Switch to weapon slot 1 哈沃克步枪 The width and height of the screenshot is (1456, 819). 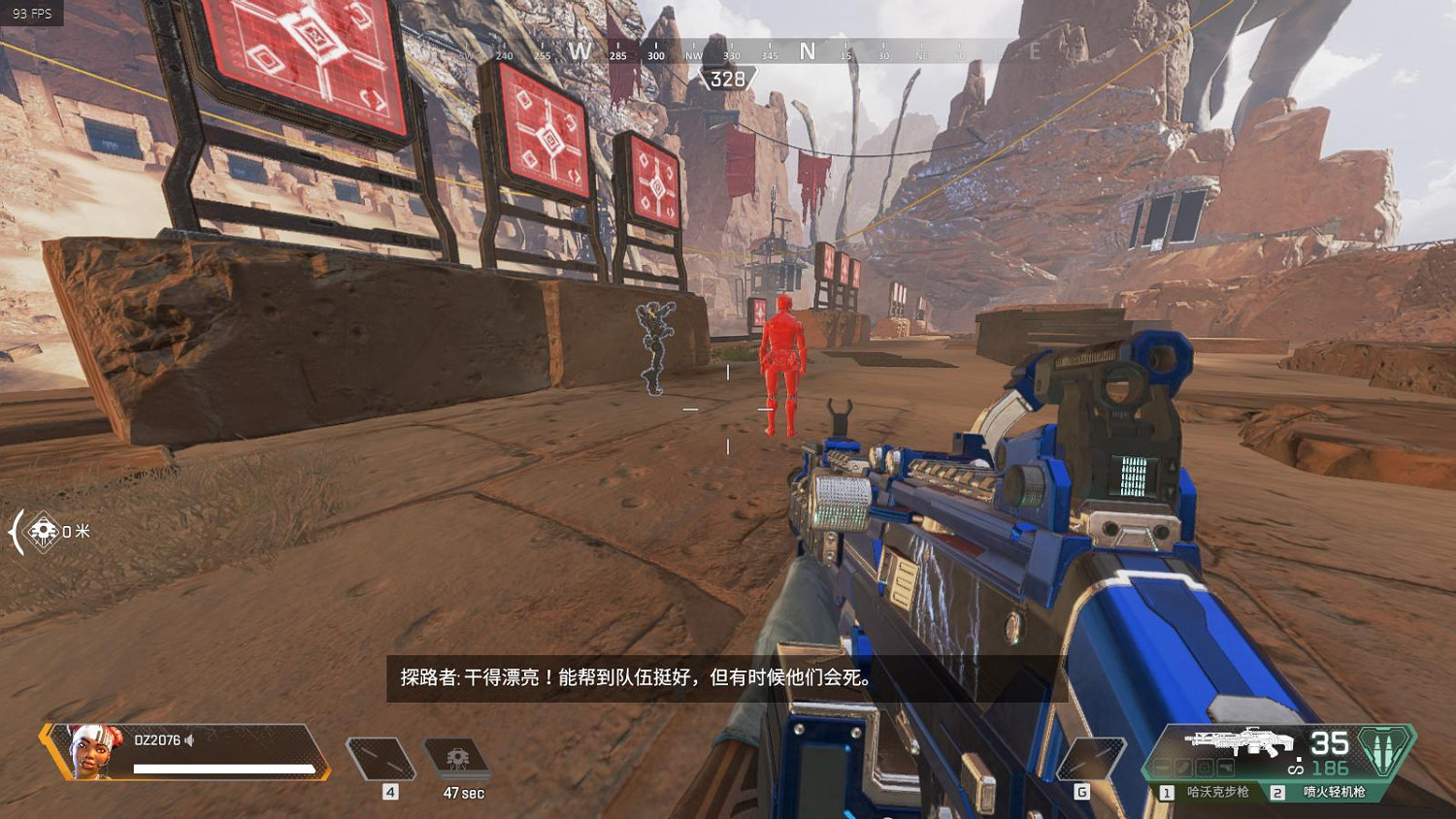[1218, 792]
